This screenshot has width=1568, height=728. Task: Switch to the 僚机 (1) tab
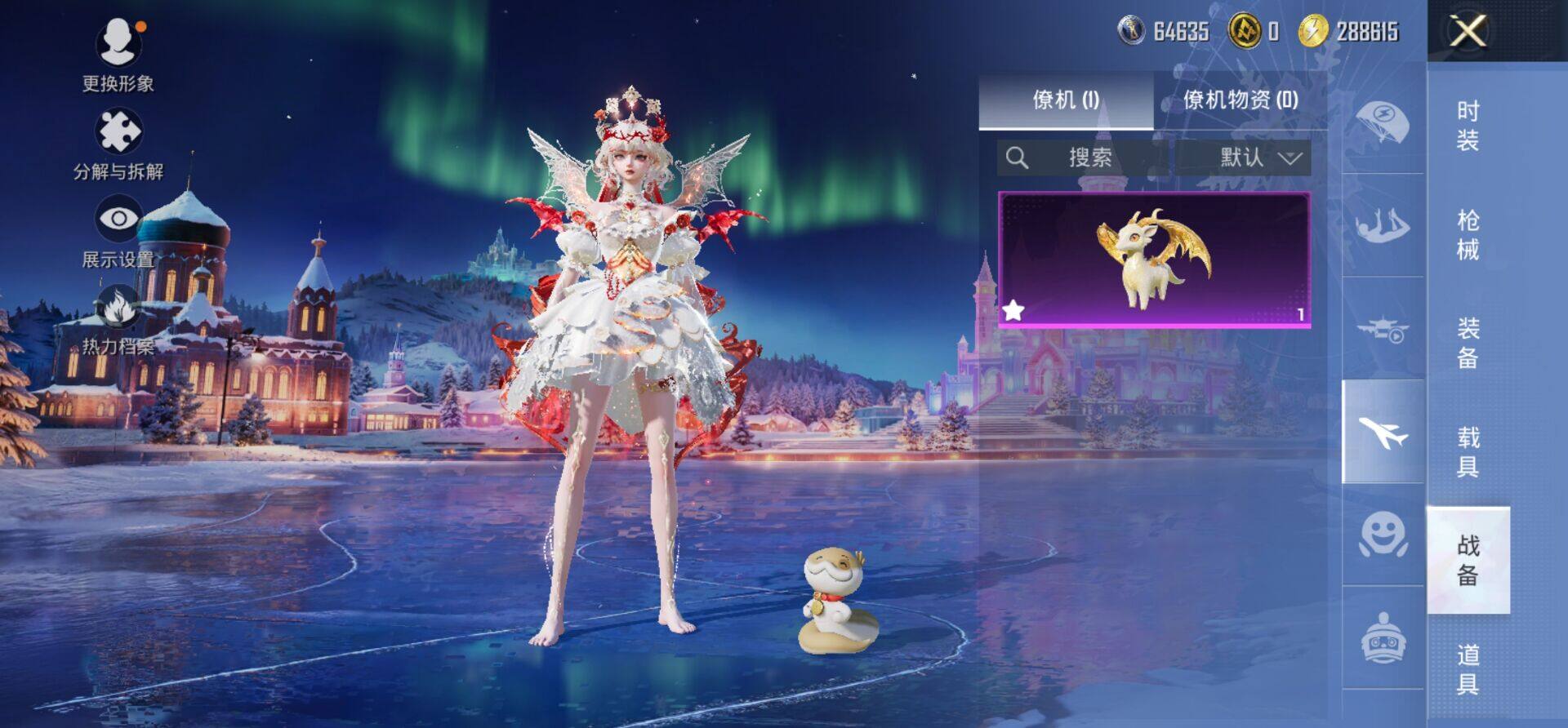coord(1066,100)
